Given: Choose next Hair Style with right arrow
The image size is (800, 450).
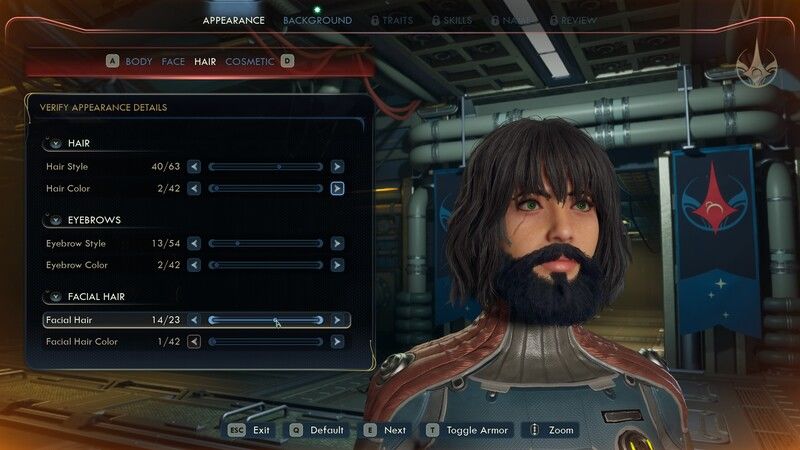Looking at the screenshot, I should 337,166.
